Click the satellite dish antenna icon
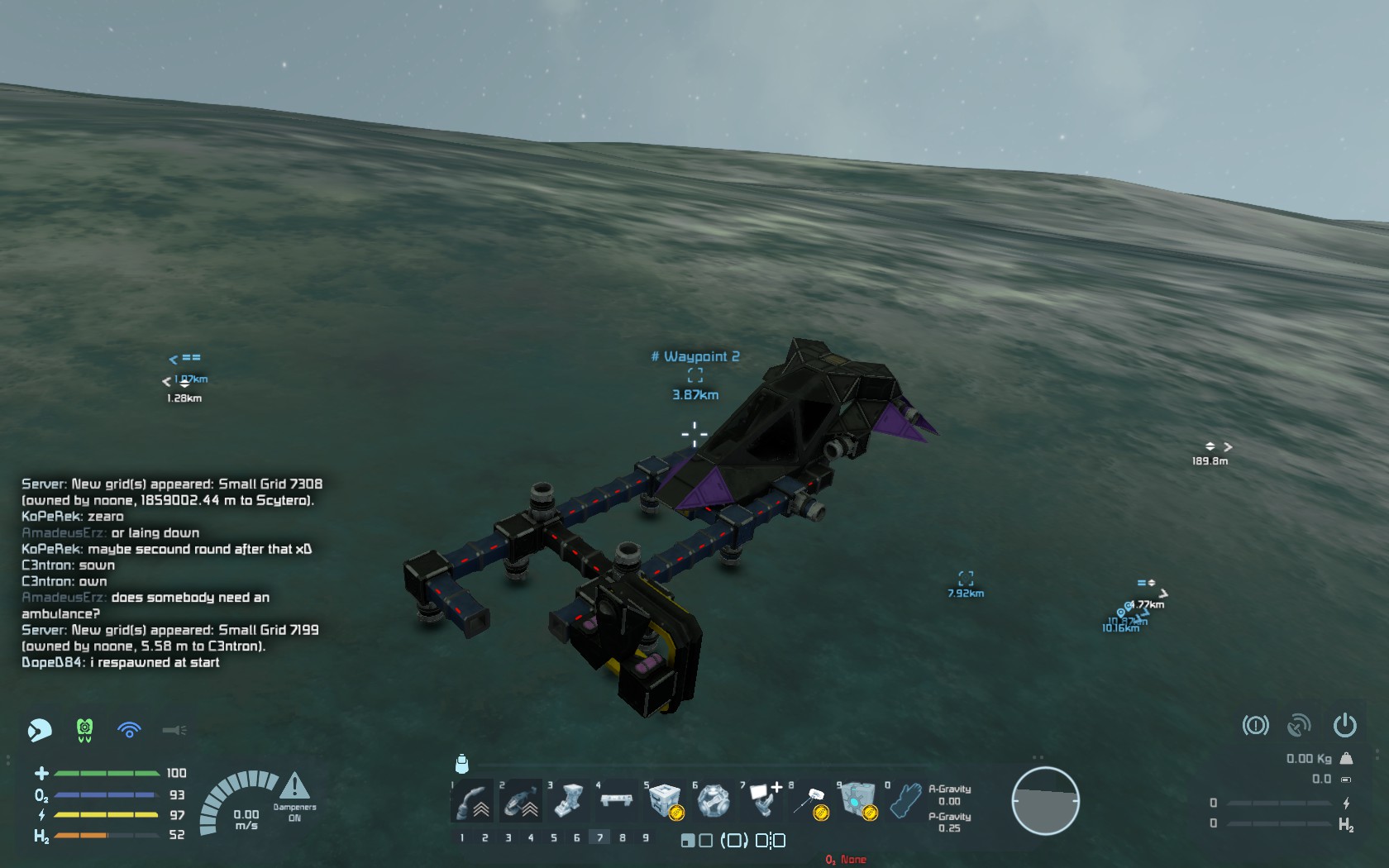Screen dimensions: 1389x868 [1299, 726]
